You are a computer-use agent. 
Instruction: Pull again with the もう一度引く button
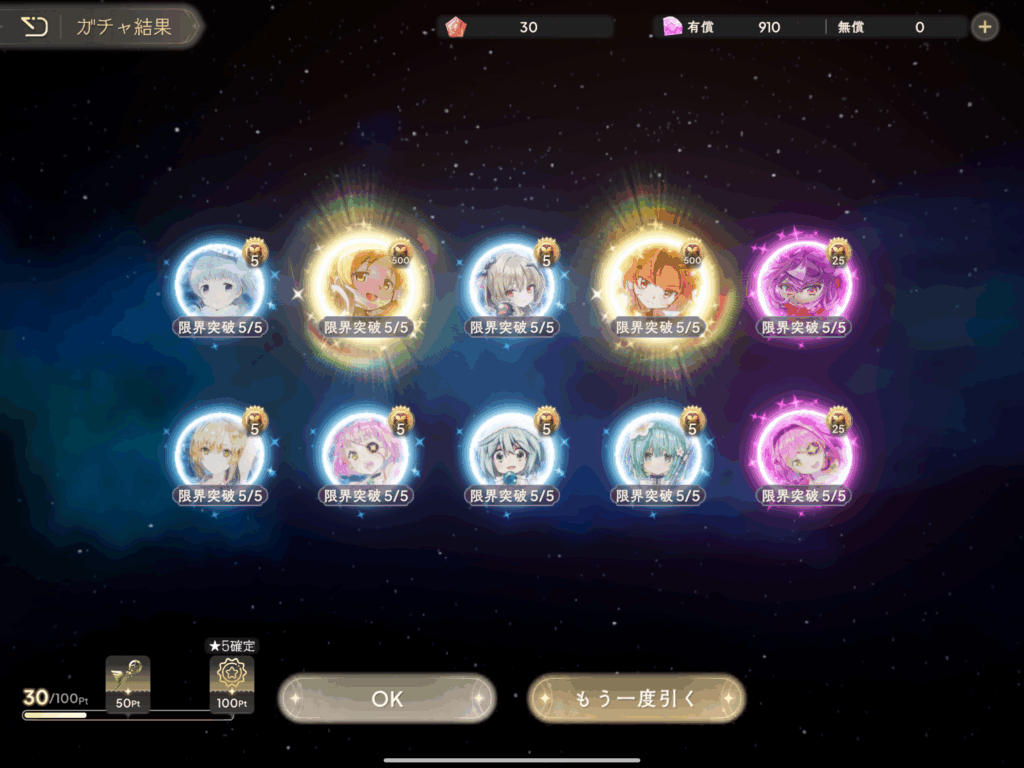click(x=636, y=699)
